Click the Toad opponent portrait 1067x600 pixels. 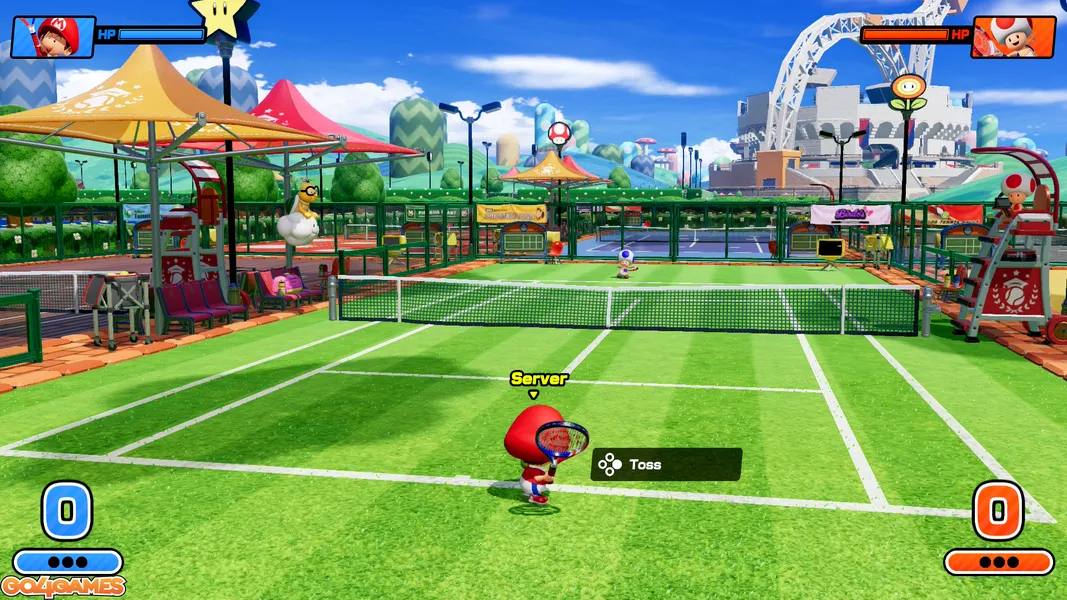point(1014,36)
